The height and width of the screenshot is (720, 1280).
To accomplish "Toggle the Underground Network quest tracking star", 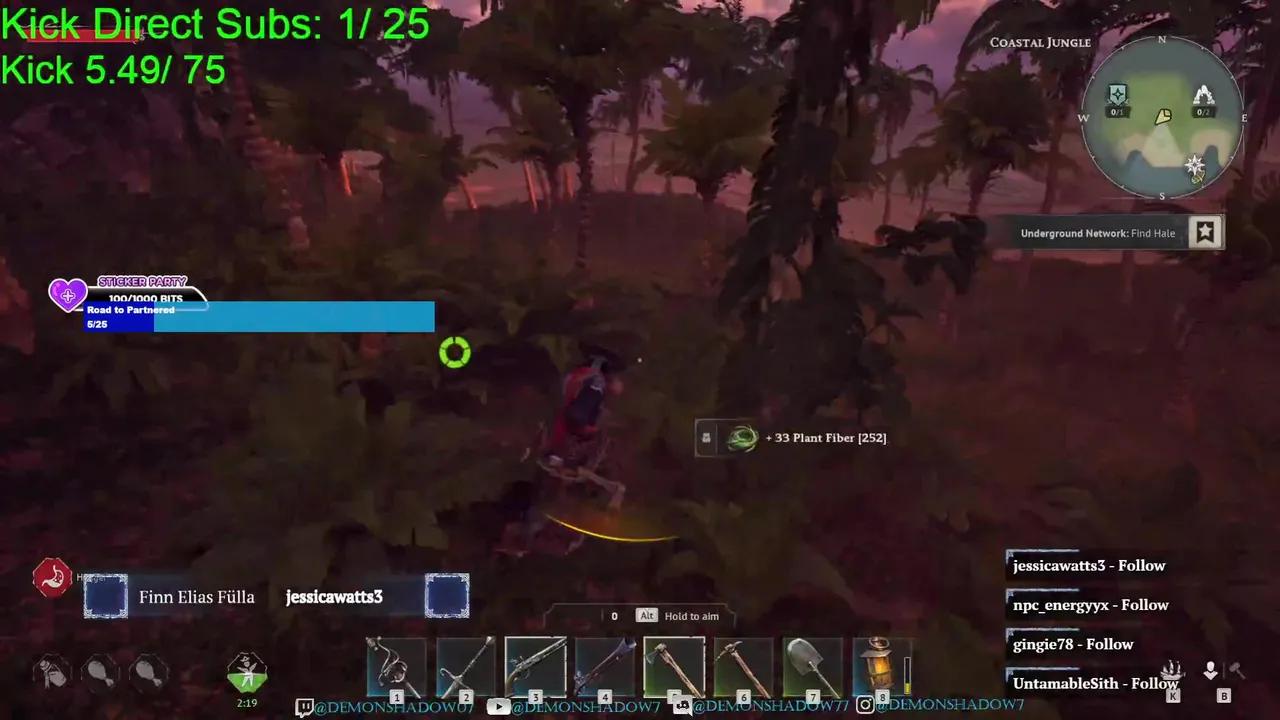I will (x=1205, y=232).
